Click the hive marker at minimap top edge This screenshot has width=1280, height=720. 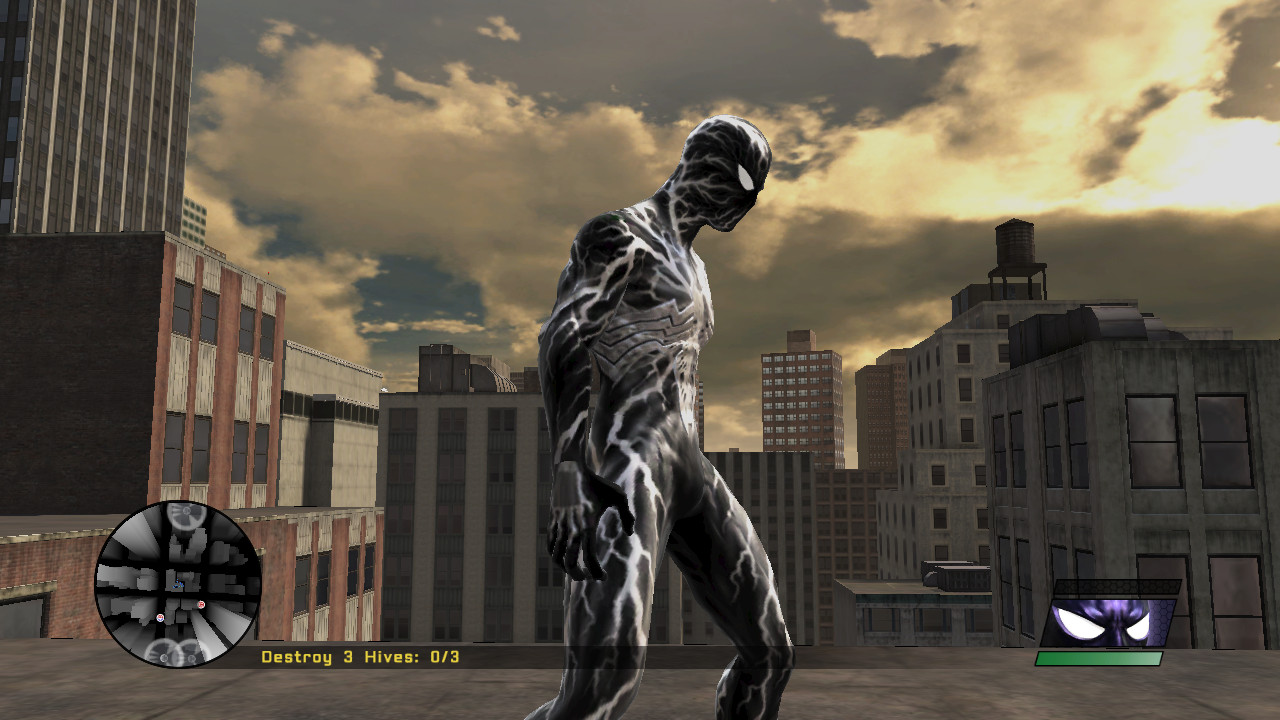[186, 513]
